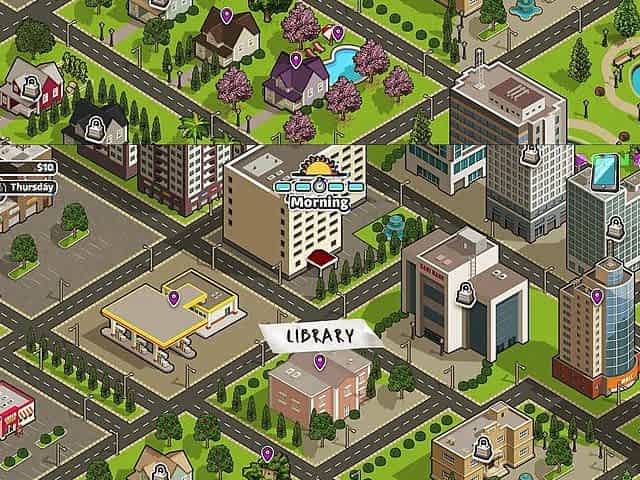
Task: Click the locked dark-roof house padlock
Action: 97,127
